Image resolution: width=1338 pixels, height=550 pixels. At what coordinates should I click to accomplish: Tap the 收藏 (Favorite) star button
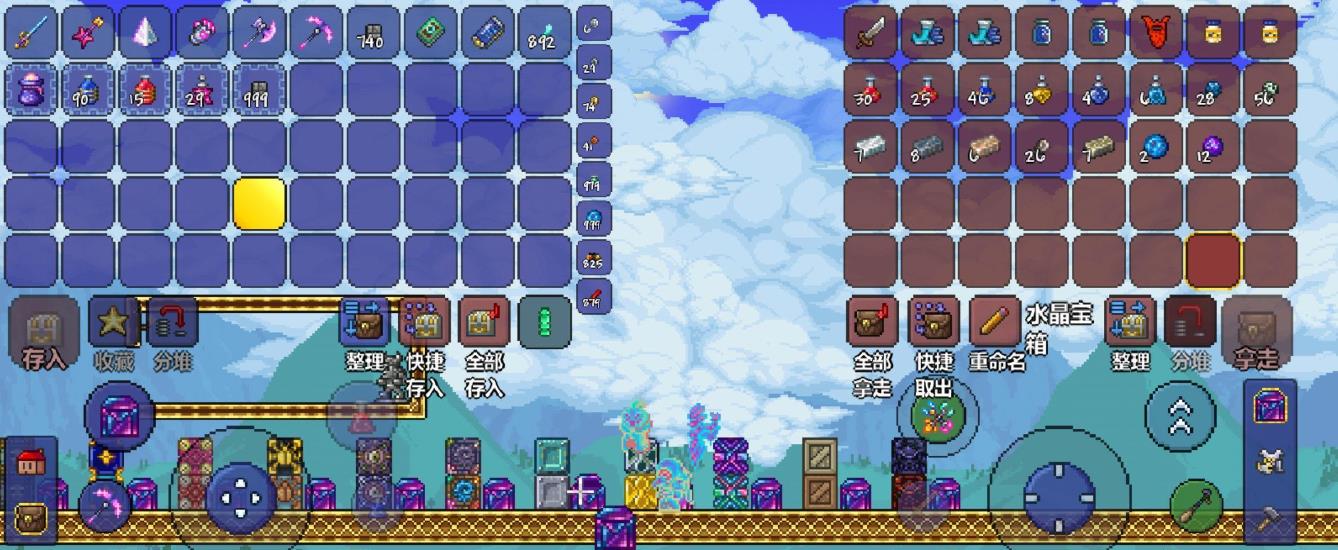(113, 322)
